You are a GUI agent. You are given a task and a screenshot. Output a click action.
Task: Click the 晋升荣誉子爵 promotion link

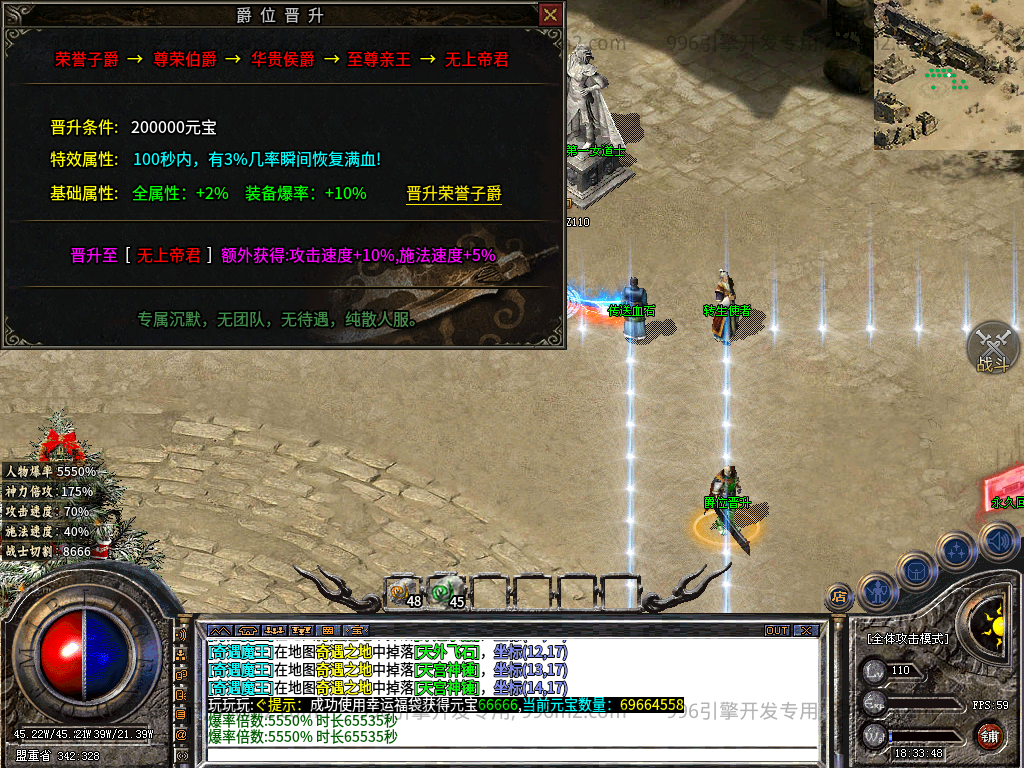(454, 194)
